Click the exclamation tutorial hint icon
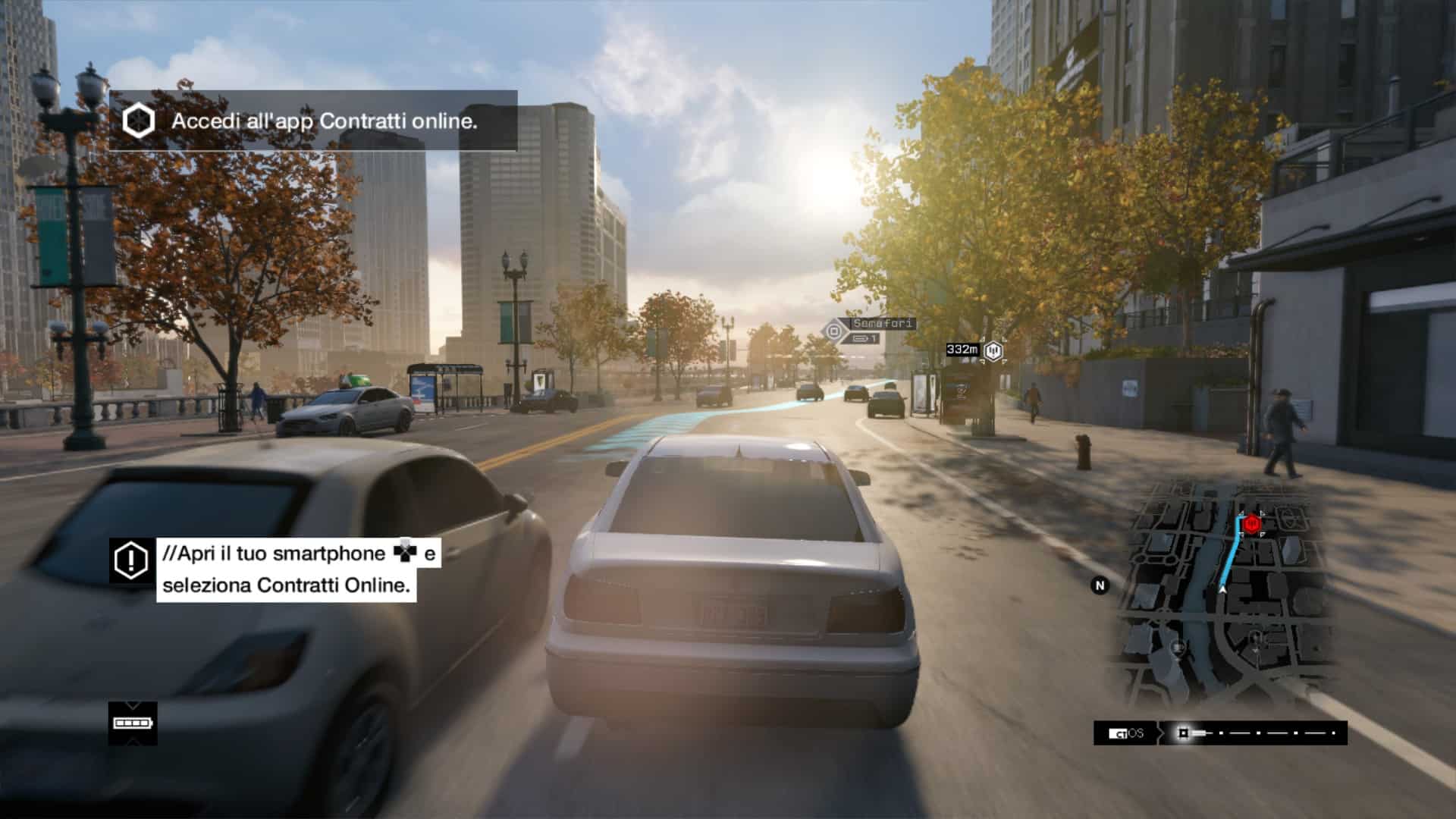The height and width of the screenshot is (819, 1456). point(132,560)
